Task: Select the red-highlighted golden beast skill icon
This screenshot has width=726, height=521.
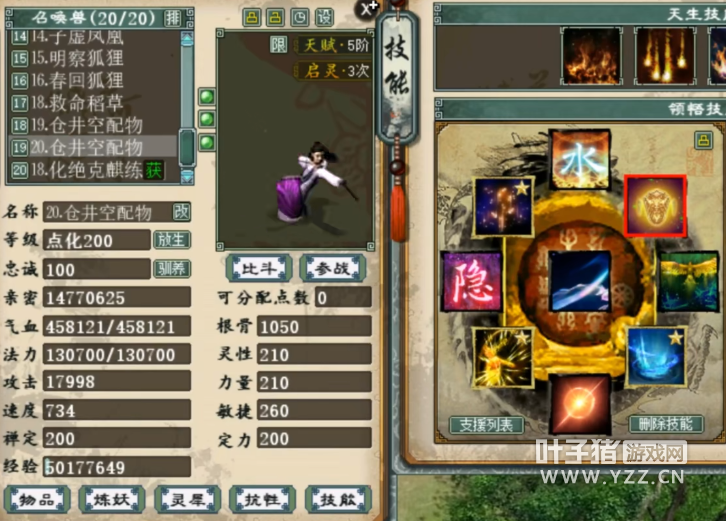Action: point(655,206)
